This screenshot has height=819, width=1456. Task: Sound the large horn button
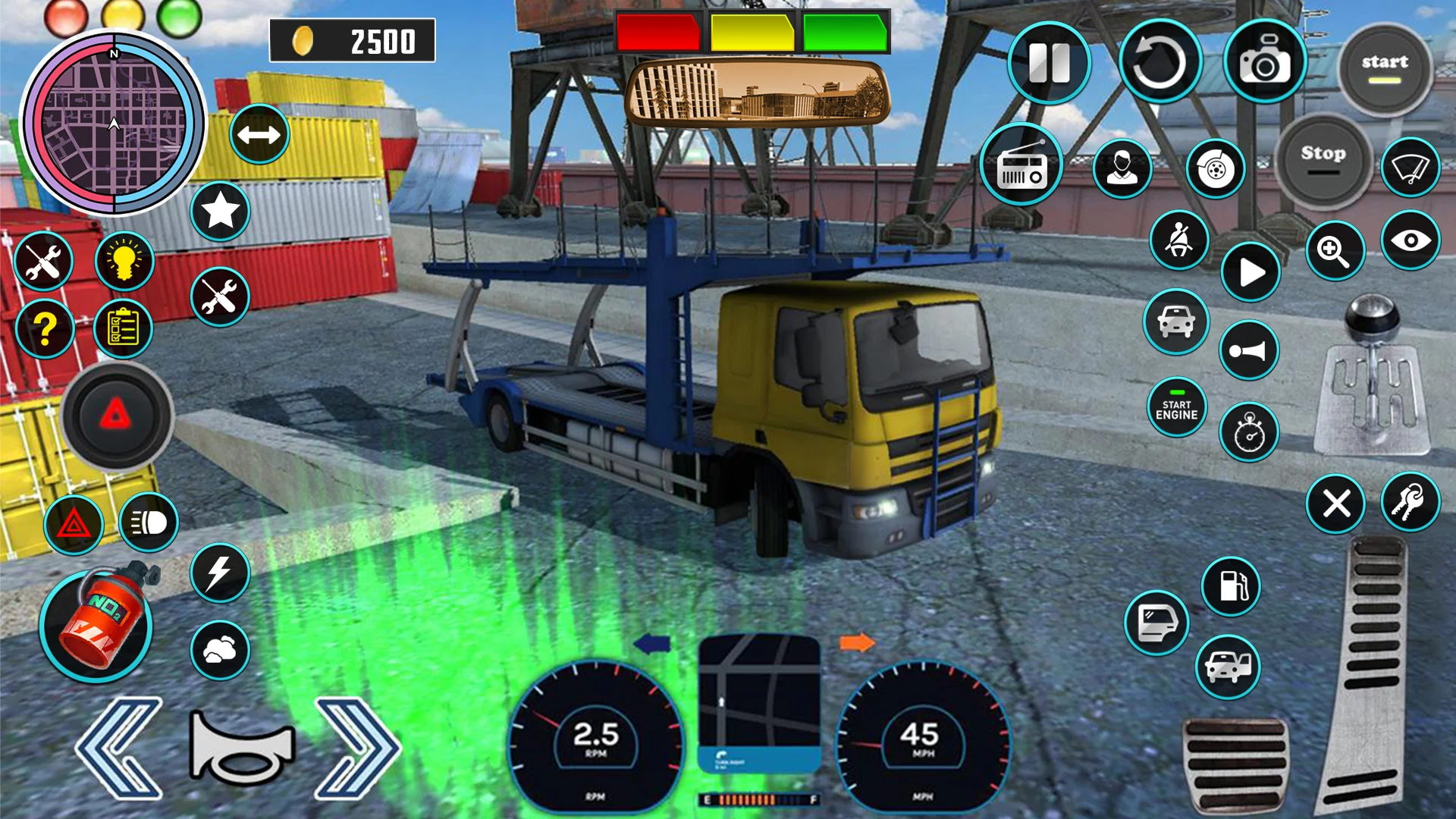click(x=241, y=748)
